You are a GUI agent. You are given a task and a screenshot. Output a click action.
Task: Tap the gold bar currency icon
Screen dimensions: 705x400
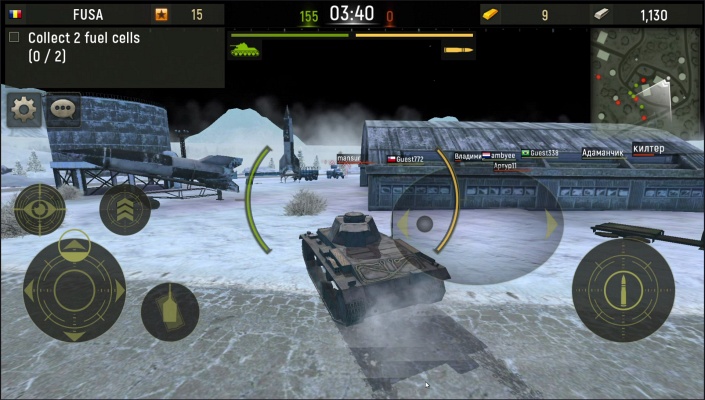pyautogui.click(x=494, y=14)
